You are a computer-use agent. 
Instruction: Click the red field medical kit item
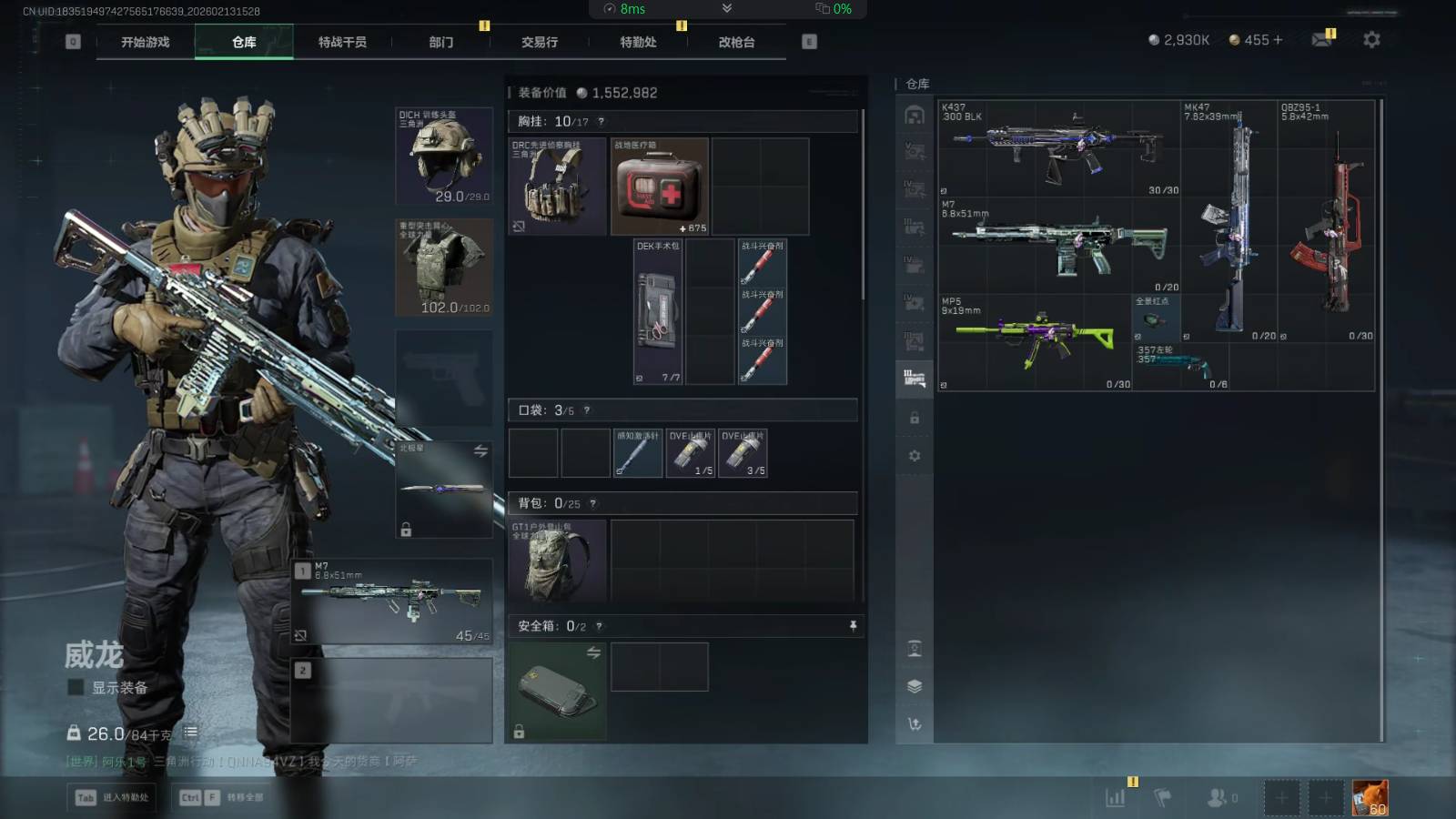pos(659,187)
